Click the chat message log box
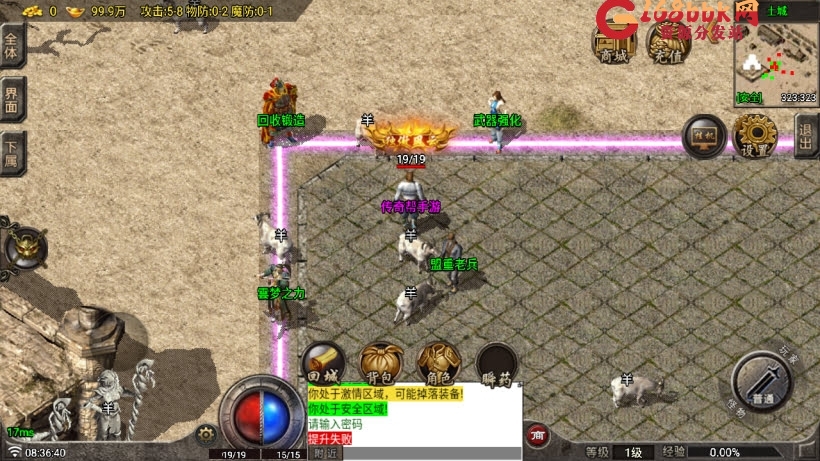The width and height of the screenshot is (820, 461). [x=414, y=416]
